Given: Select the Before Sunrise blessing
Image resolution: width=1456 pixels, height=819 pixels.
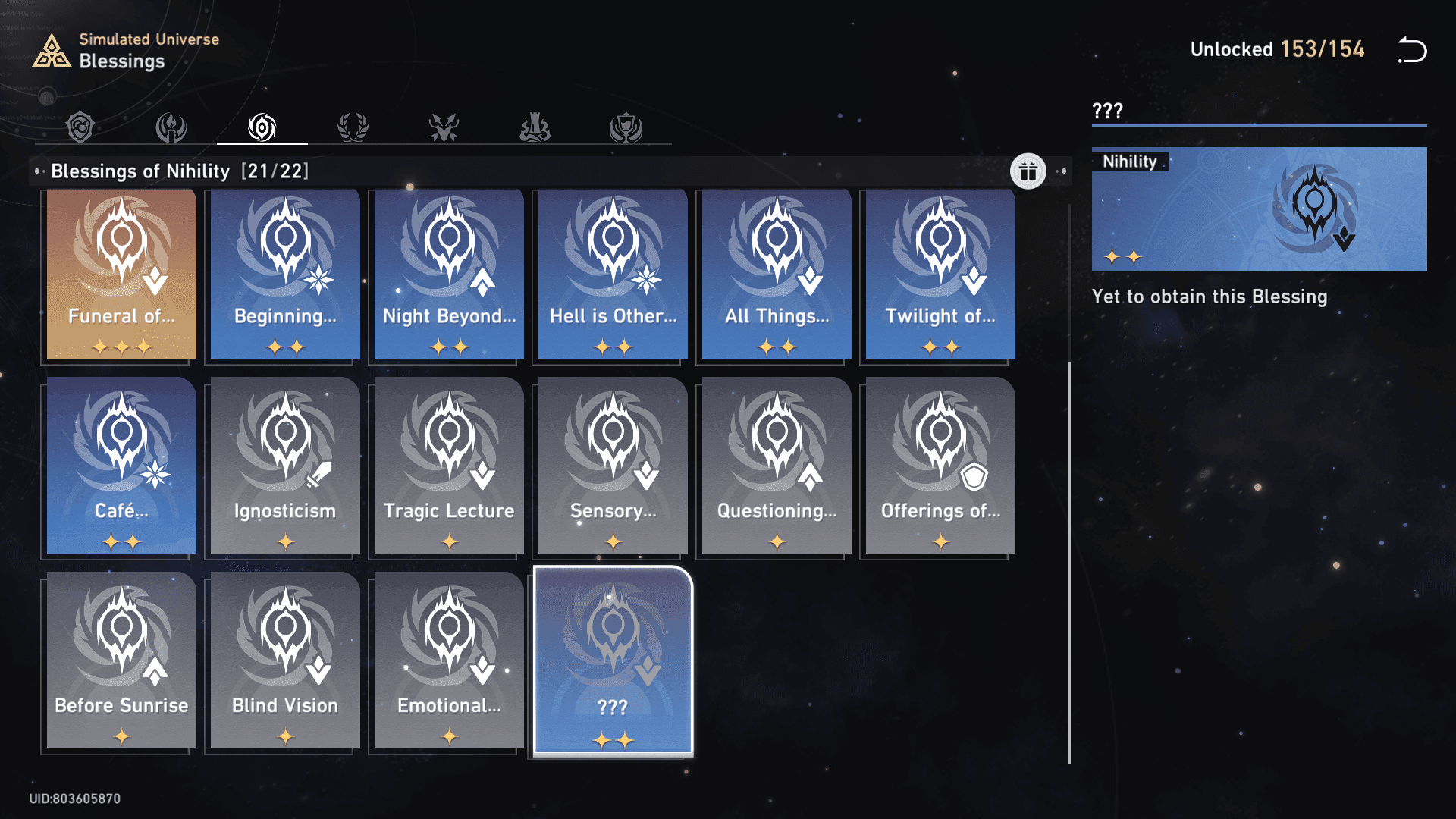Looking at the screenshot, I should [121, 660].
